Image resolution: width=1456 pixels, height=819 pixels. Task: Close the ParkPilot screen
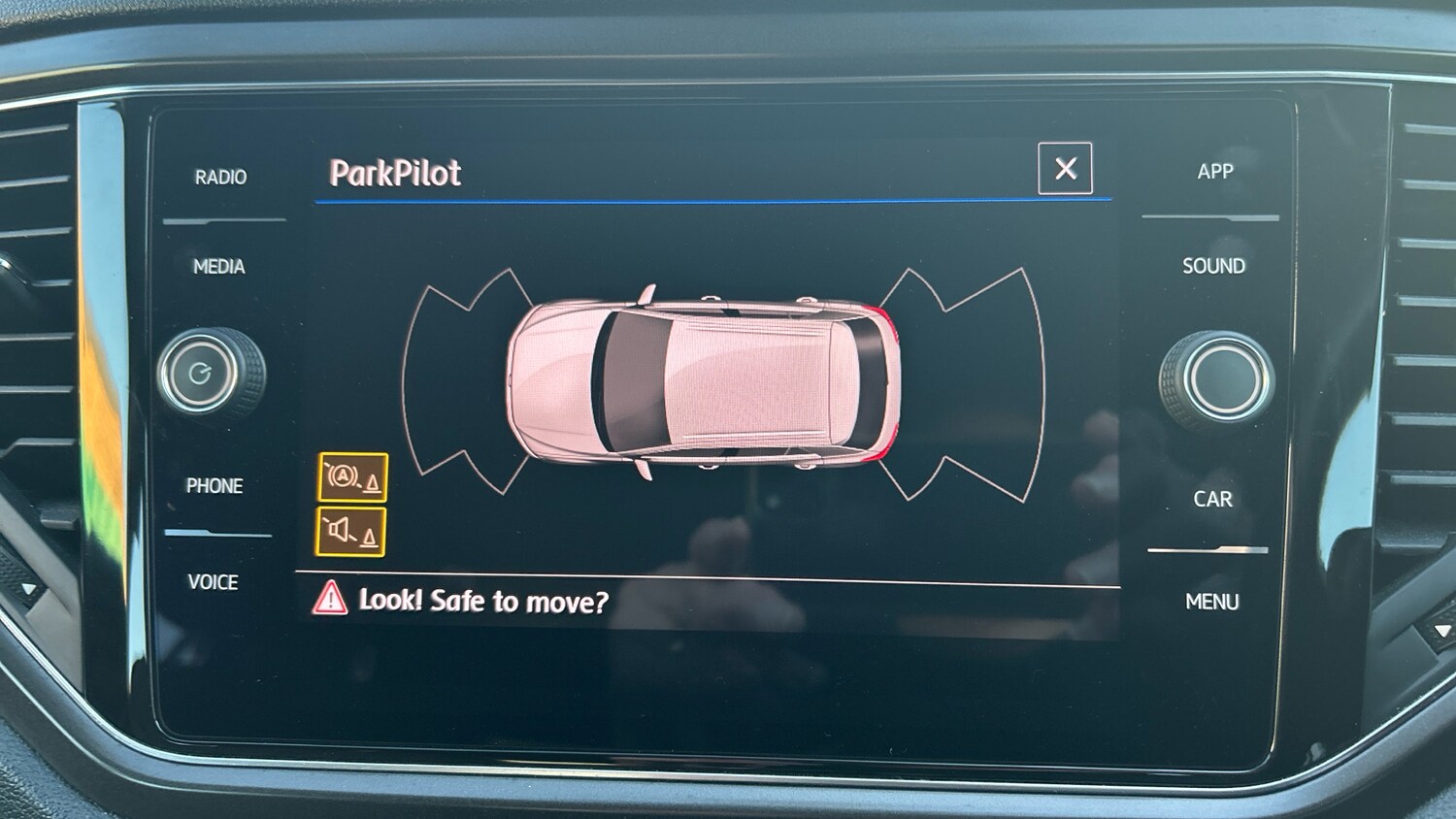coord(1065,169)
